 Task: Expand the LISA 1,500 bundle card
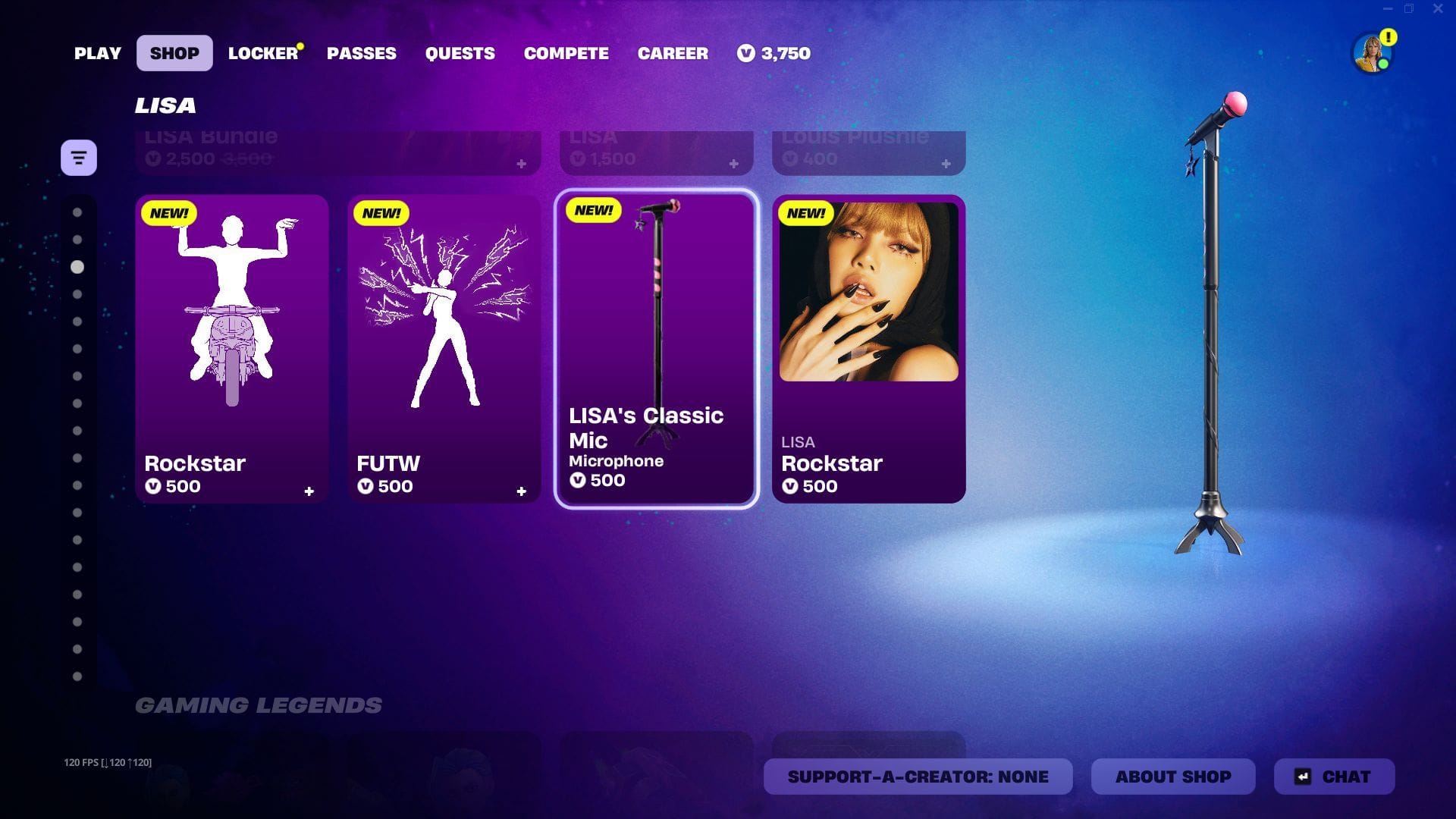coord(733,162)
